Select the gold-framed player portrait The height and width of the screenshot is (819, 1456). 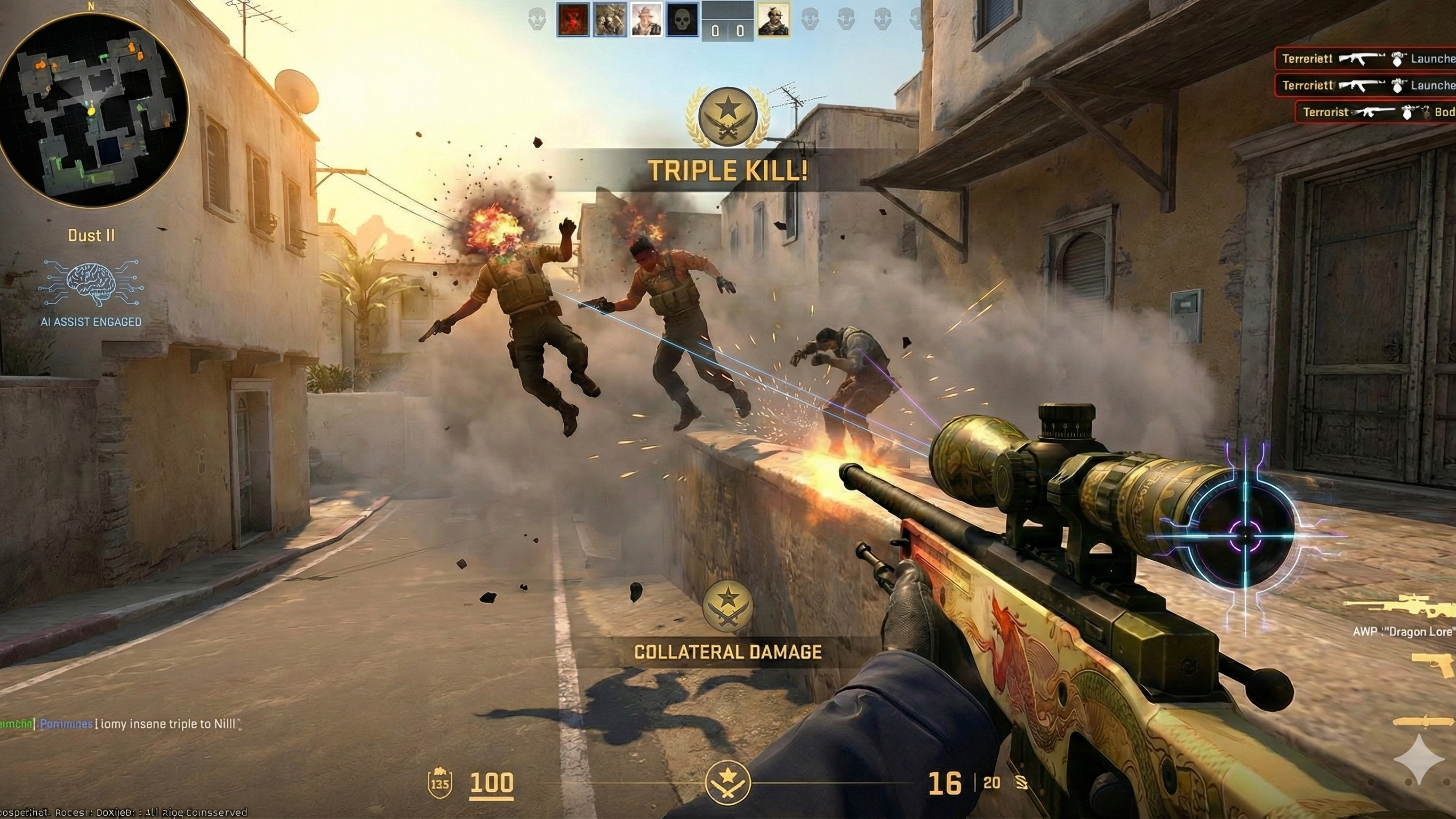773,19
